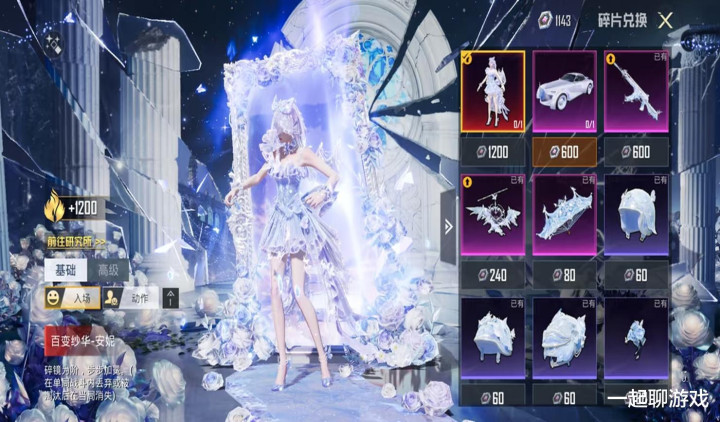
Task: Click the up-arrow icon beside 动作
Action: click(170, 297)
